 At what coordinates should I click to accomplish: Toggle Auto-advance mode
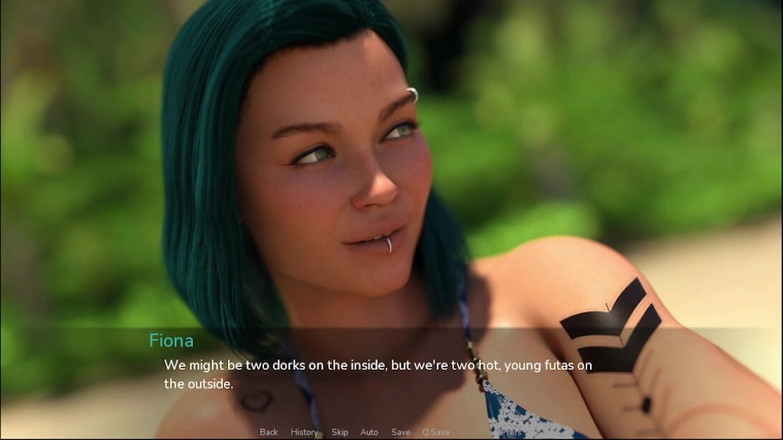(x=369, y=432)
